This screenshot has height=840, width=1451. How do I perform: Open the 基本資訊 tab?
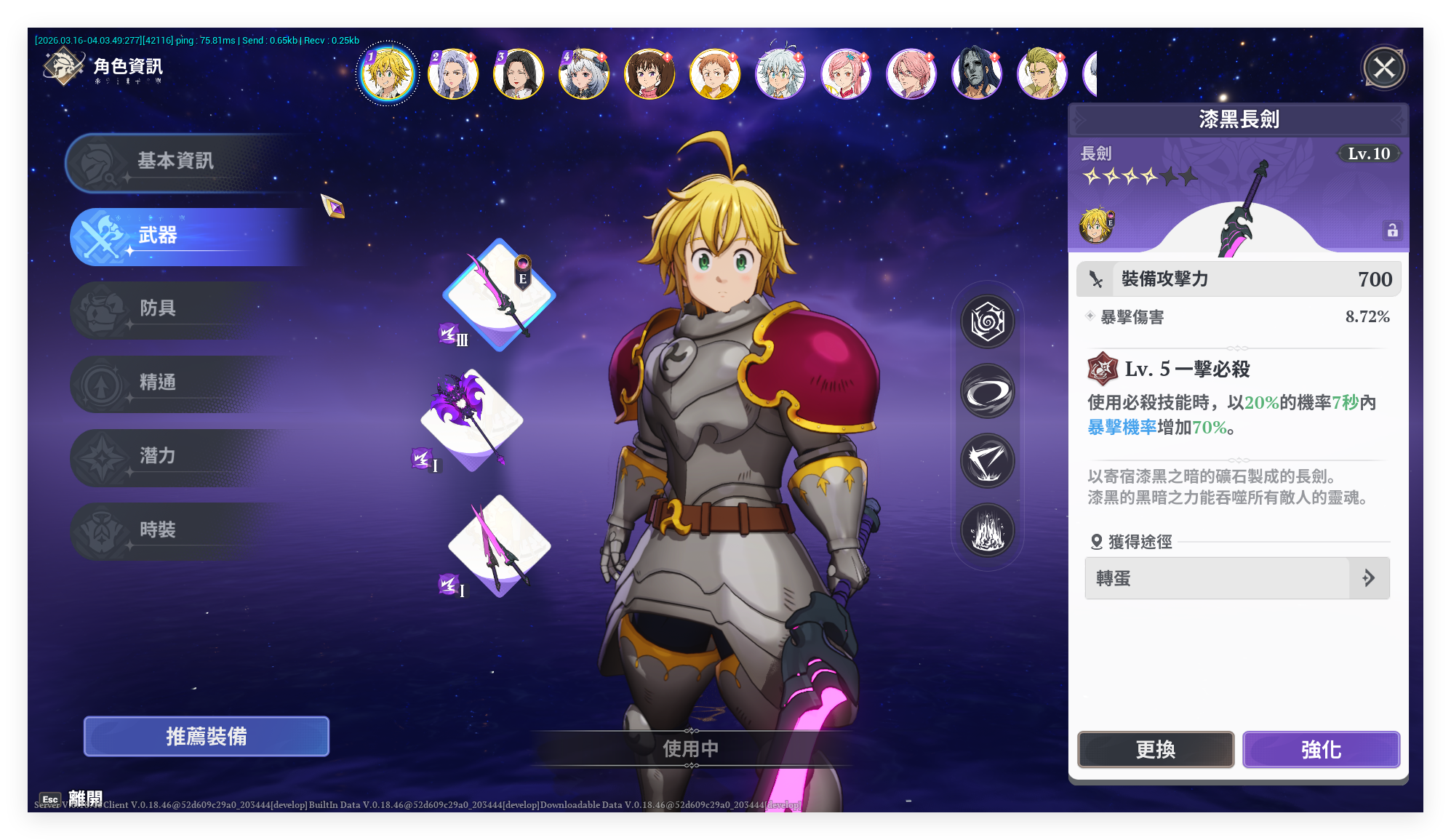click(176, 161)
